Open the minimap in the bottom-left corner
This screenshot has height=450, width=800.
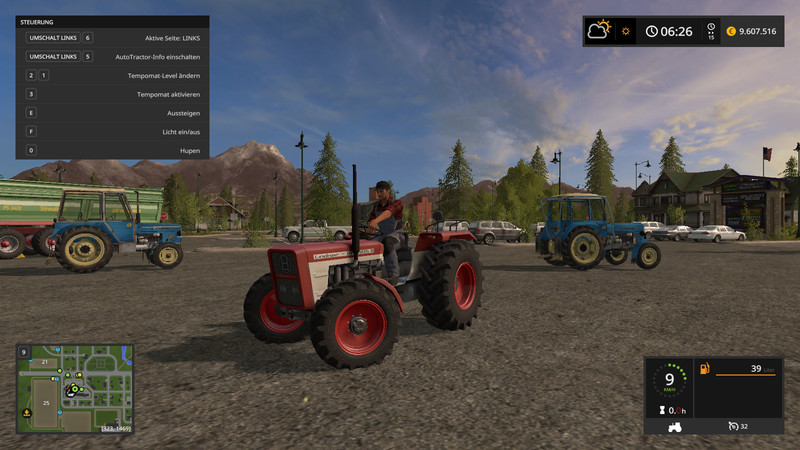(x=75, y=388)
